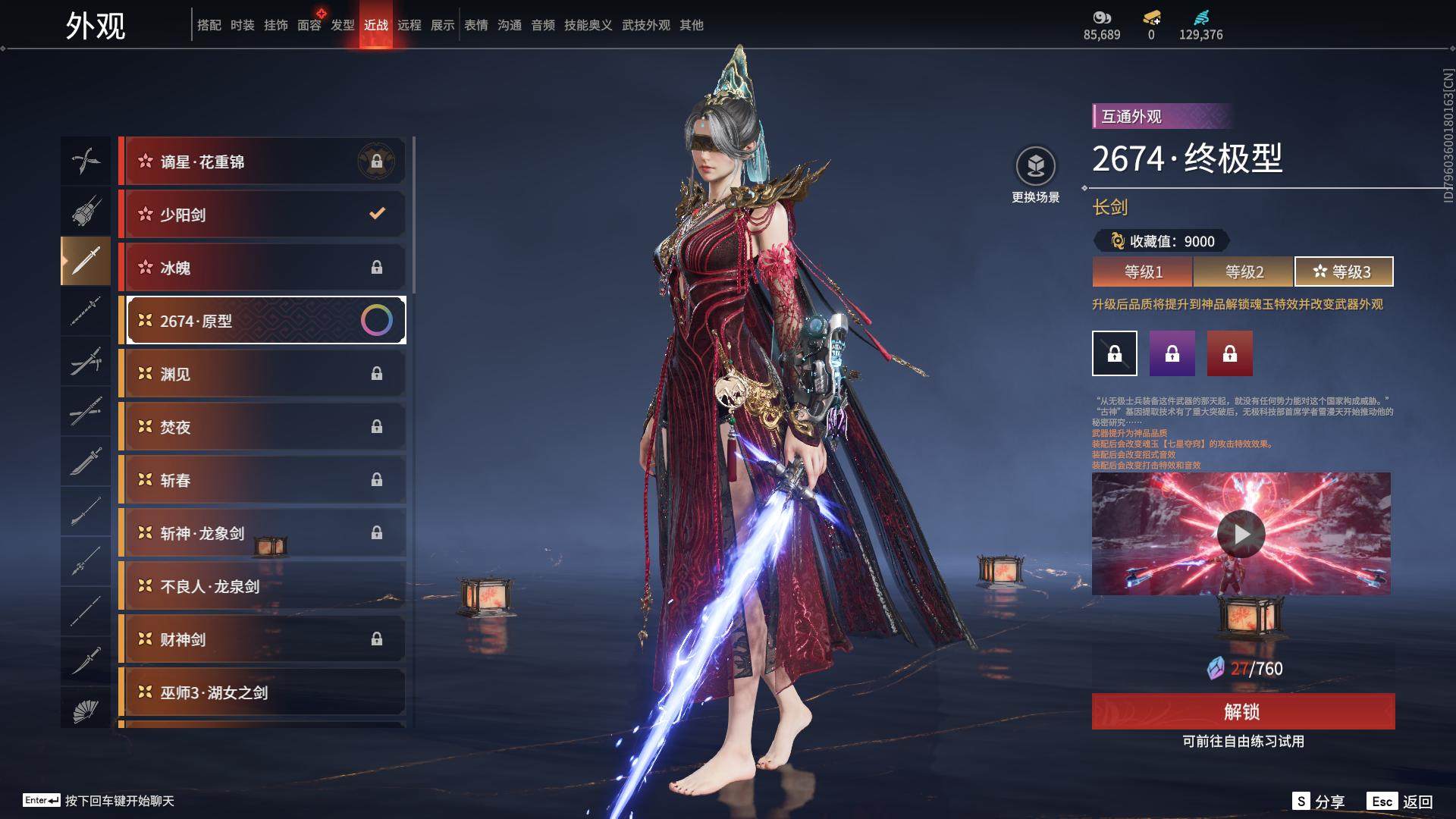Viewport: 1456px width, 819px height.
Task: Select the 等级2 level tab
Action: point(1244,271)
